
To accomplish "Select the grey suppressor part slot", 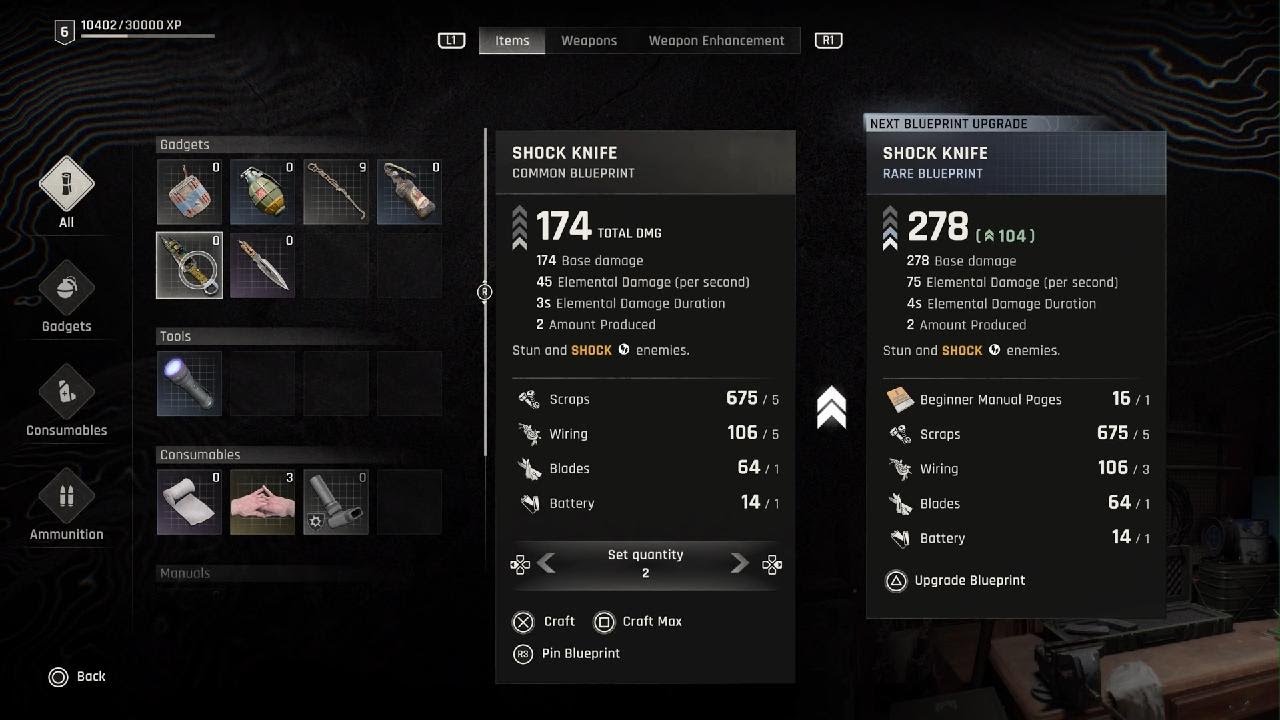I will (x=336, y=502).
